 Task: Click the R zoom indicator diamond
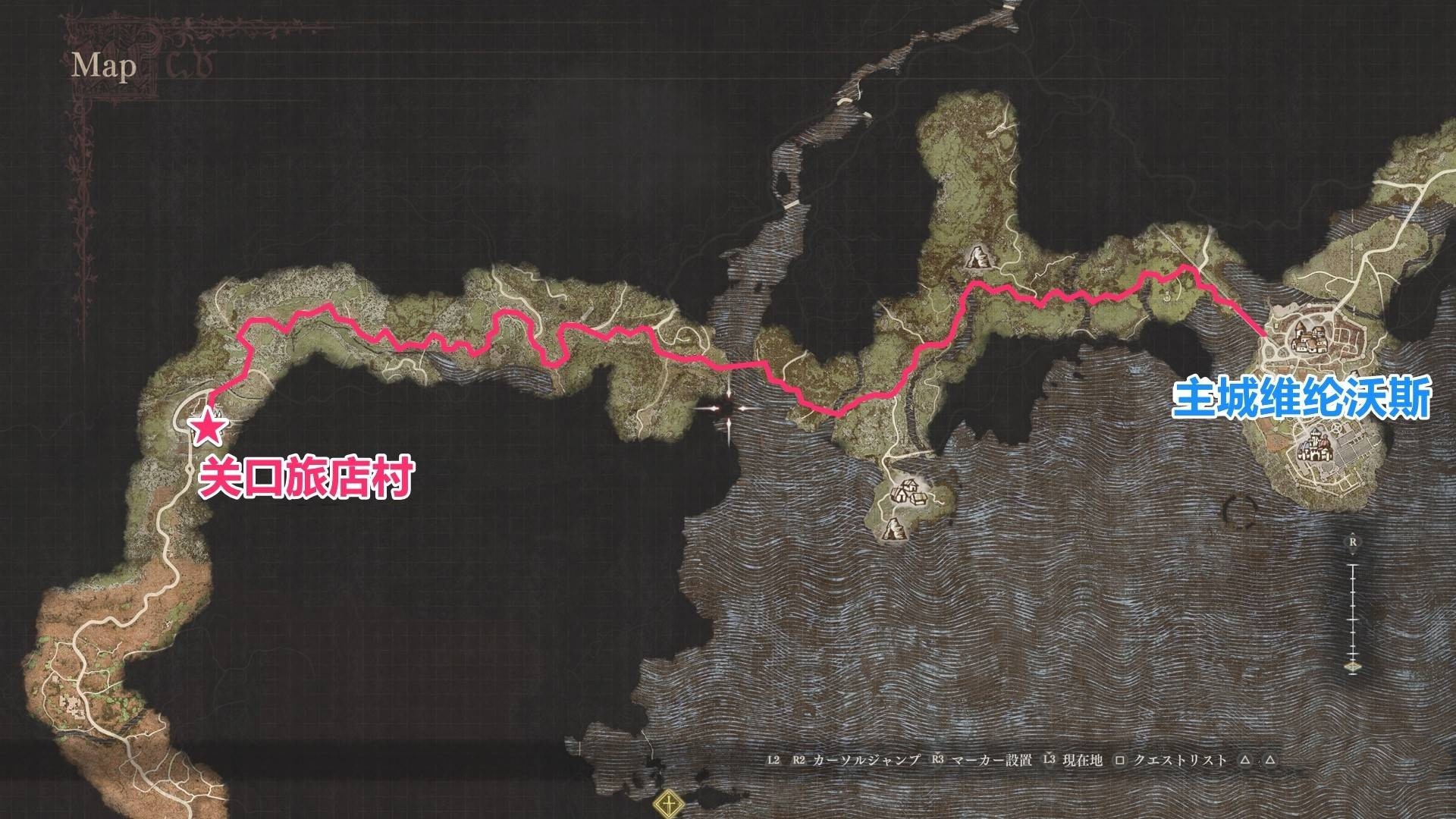1352,541
